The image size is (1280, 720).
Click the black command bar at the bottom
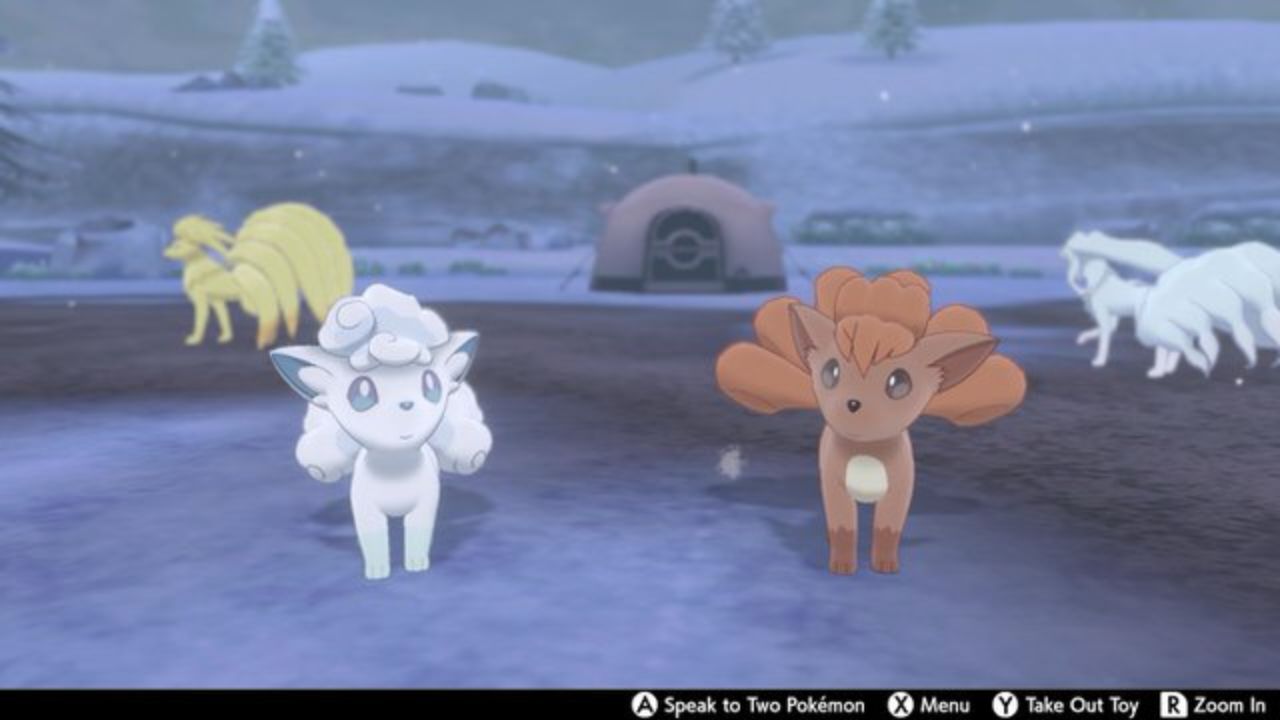(x=640, y=703)
